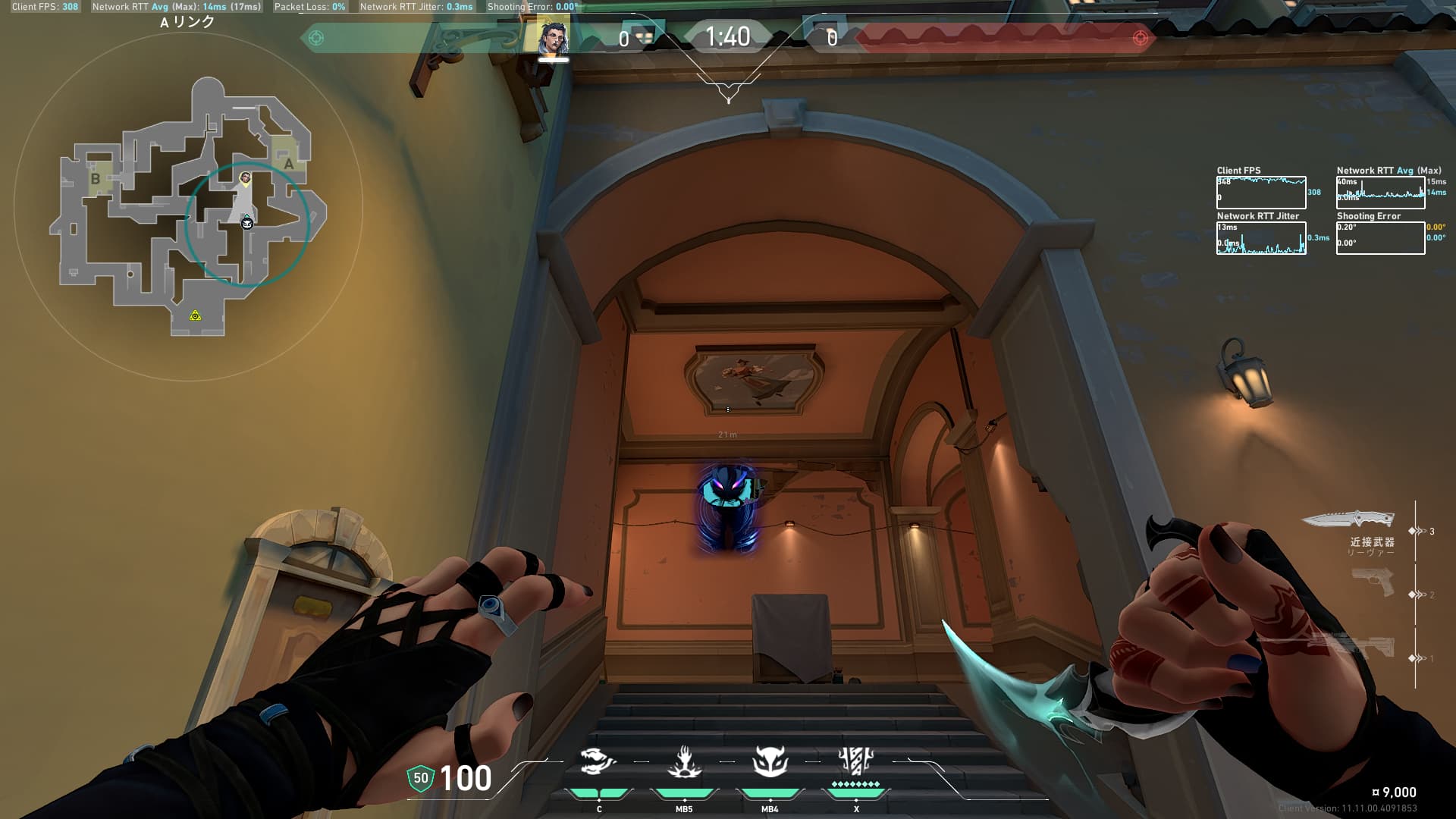Trigger the X ultimate ability icon
This screenshot has height=819, width=1456.
click(856, 761)
